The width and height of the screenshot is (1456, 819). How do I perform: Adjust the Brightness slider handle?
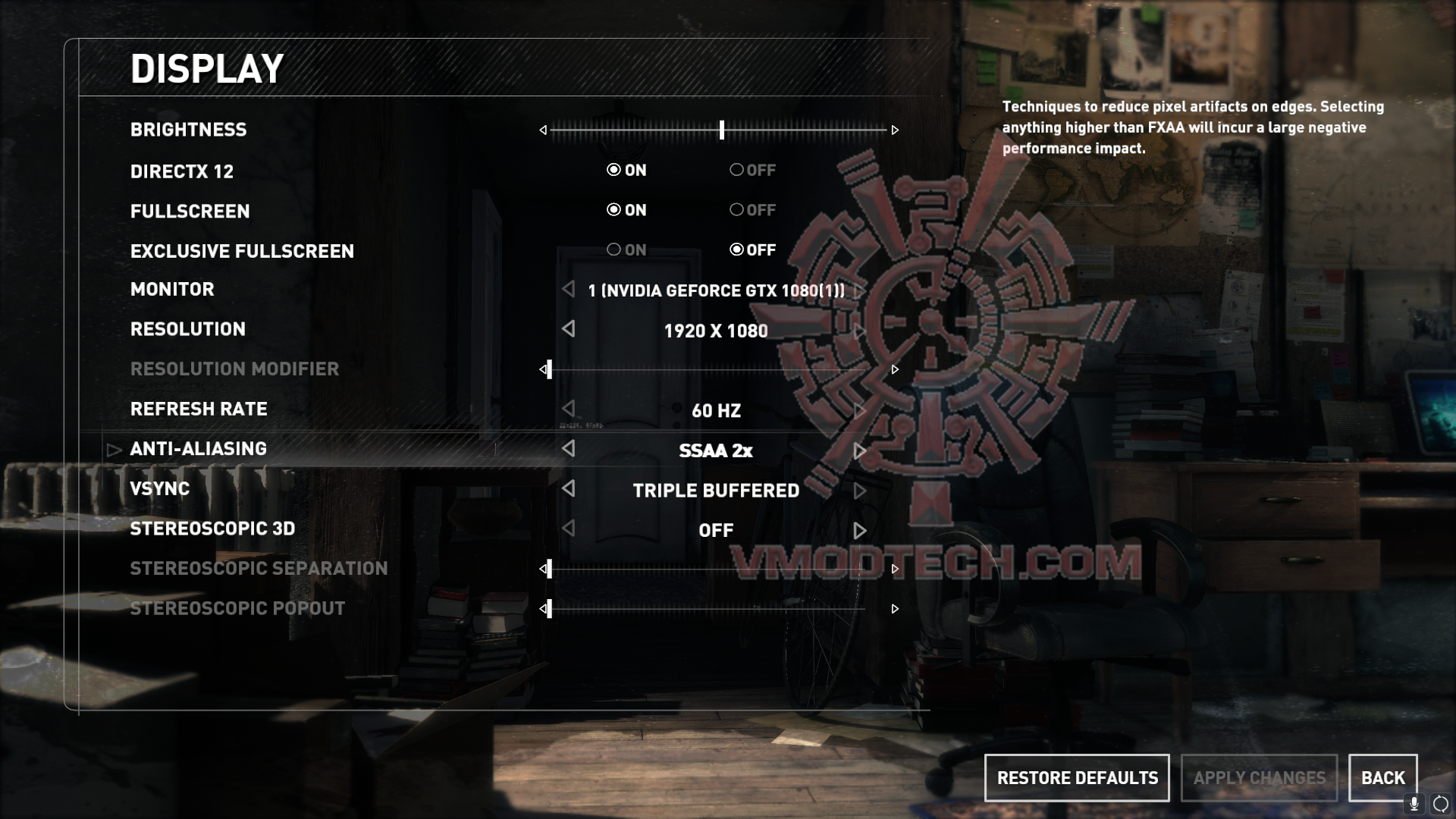coord(722,130)
